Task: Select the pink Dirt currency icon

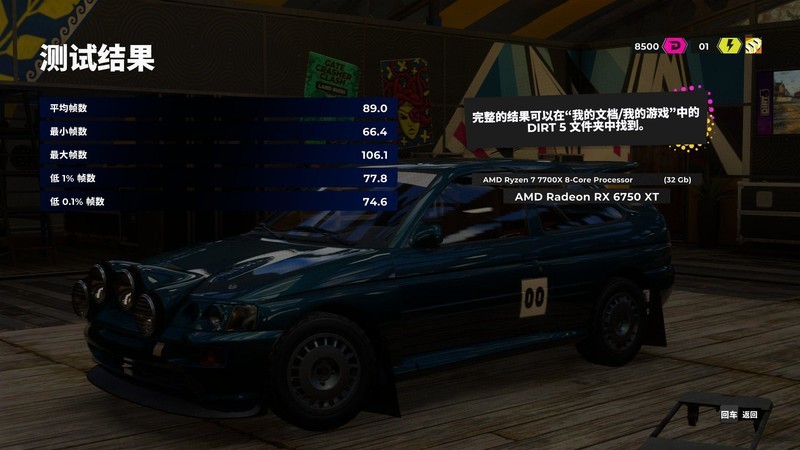Action: pos(676,46)
